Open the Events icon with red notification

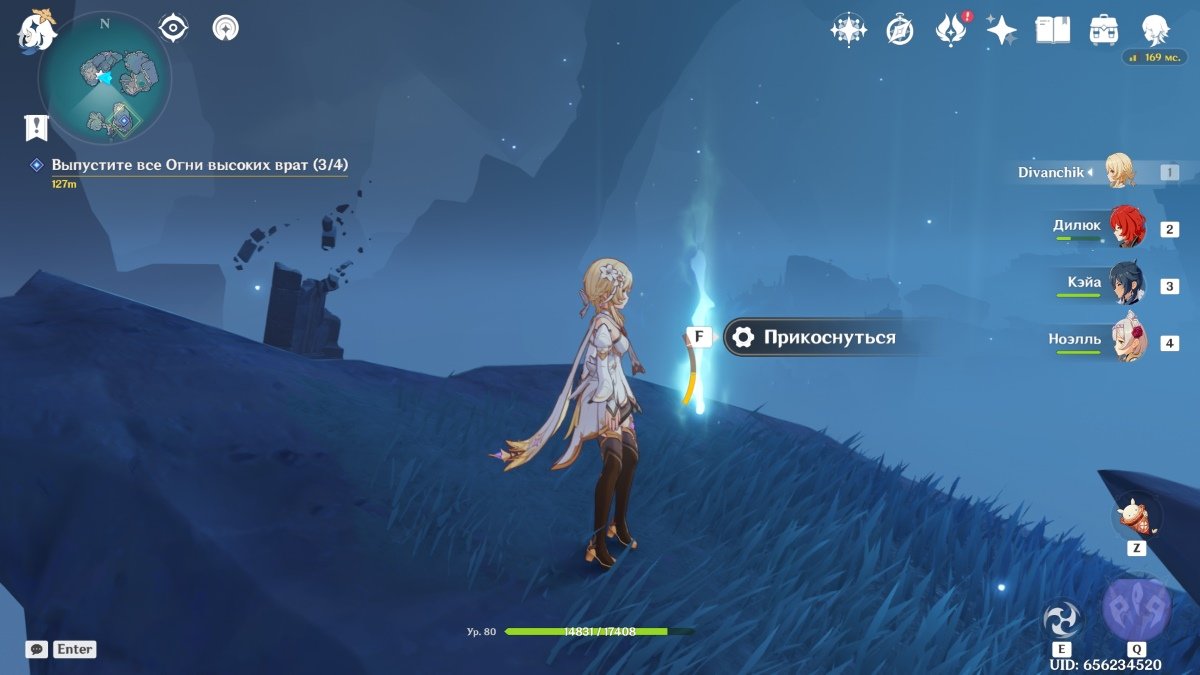click(x=950, y=30)
